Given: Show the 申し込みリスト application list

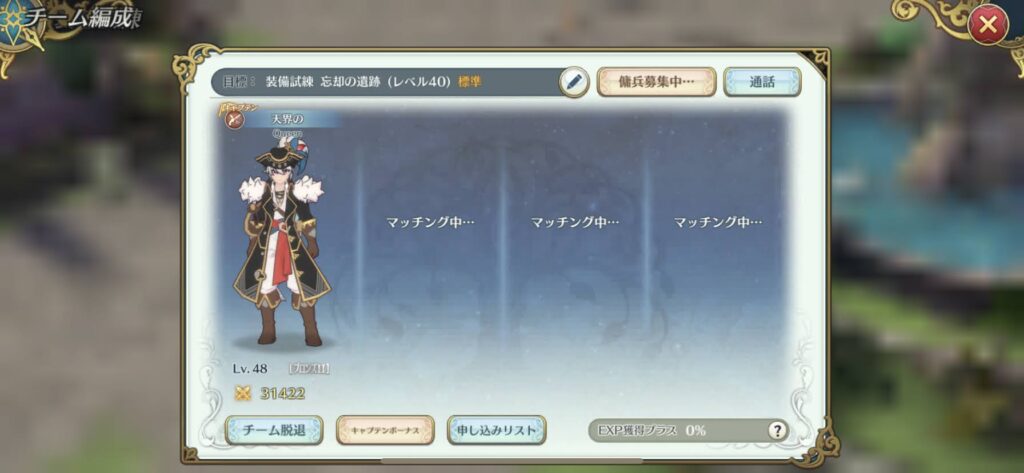Looking at the screenshot, I should click(x=496, y=430).
